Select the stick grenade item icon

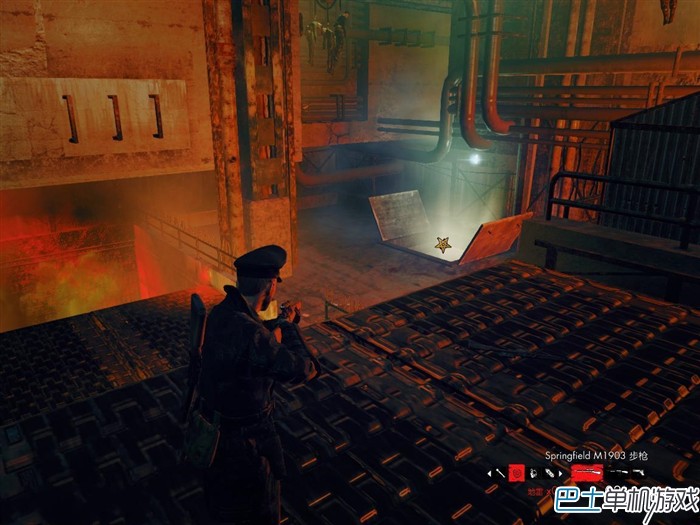click(x=501, y=472)
